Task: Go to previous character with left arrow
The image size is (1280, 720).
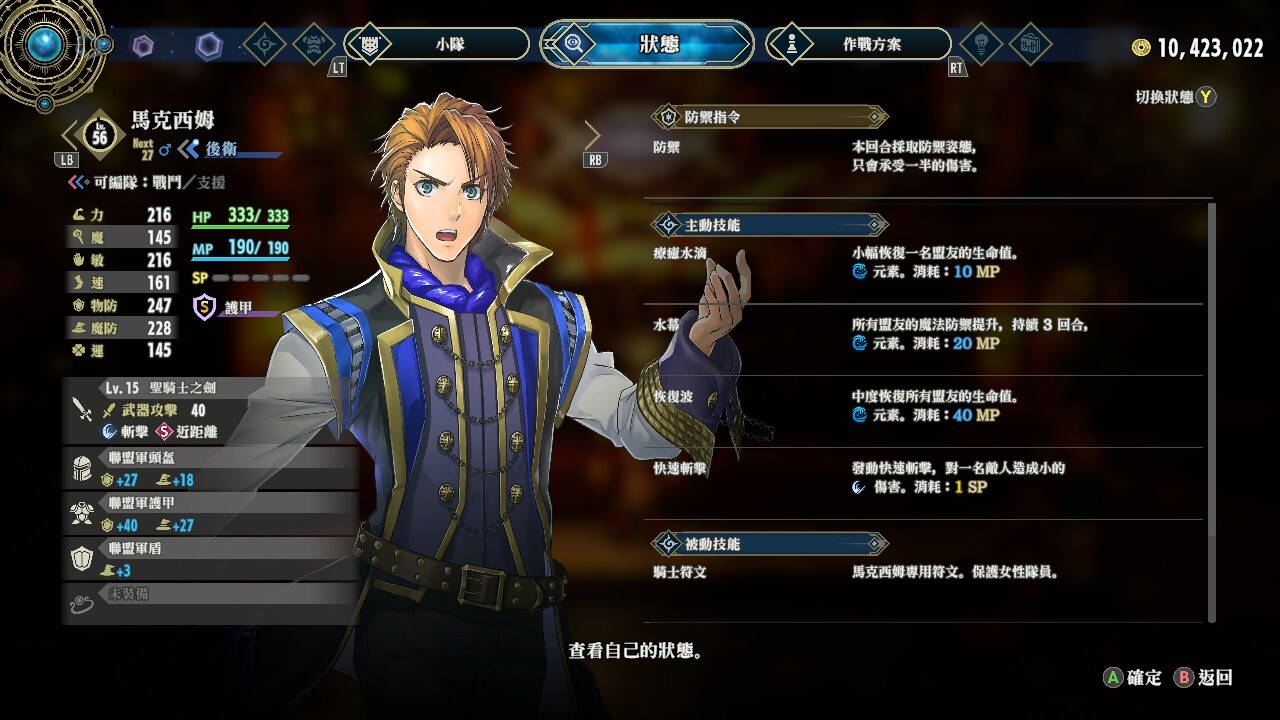Action: pos(69,136)
